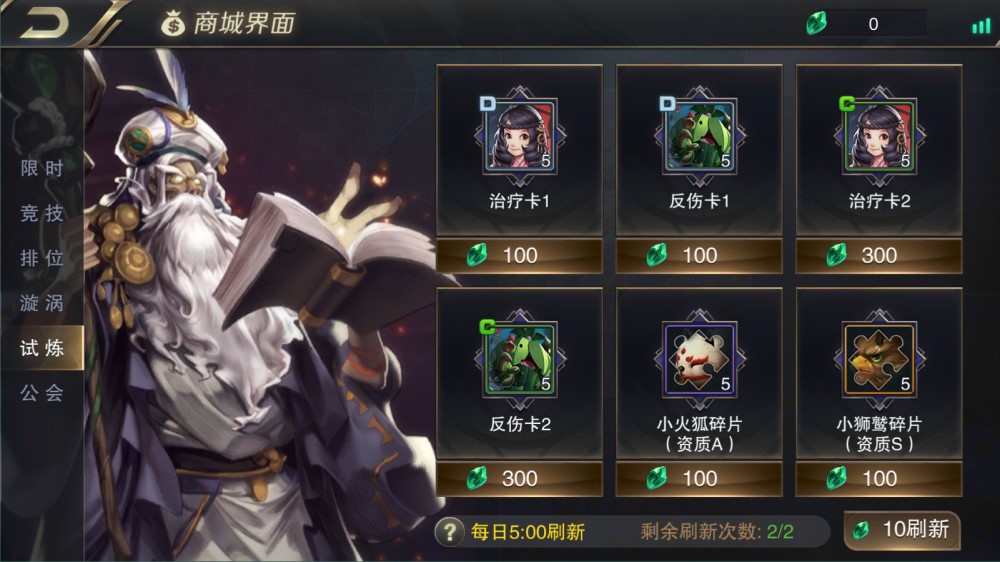Image resolution: width=1000 pixels, height=562 pixels.
Task: Switch to the 限时 shop tab
Action: 42,168
